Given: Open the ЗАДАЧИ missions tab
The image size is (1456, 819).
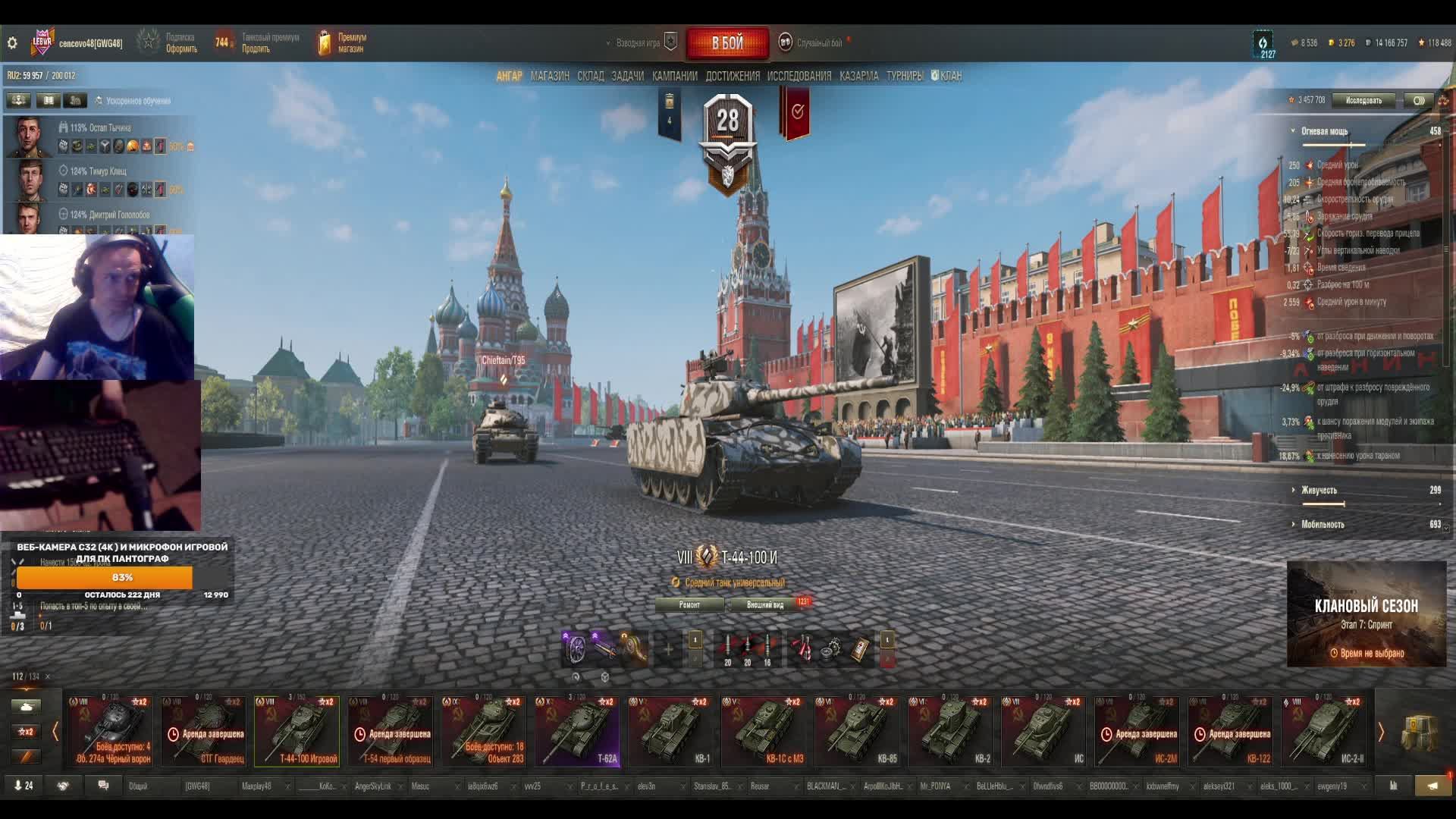Looking at the screenshot, I should 627,76.
